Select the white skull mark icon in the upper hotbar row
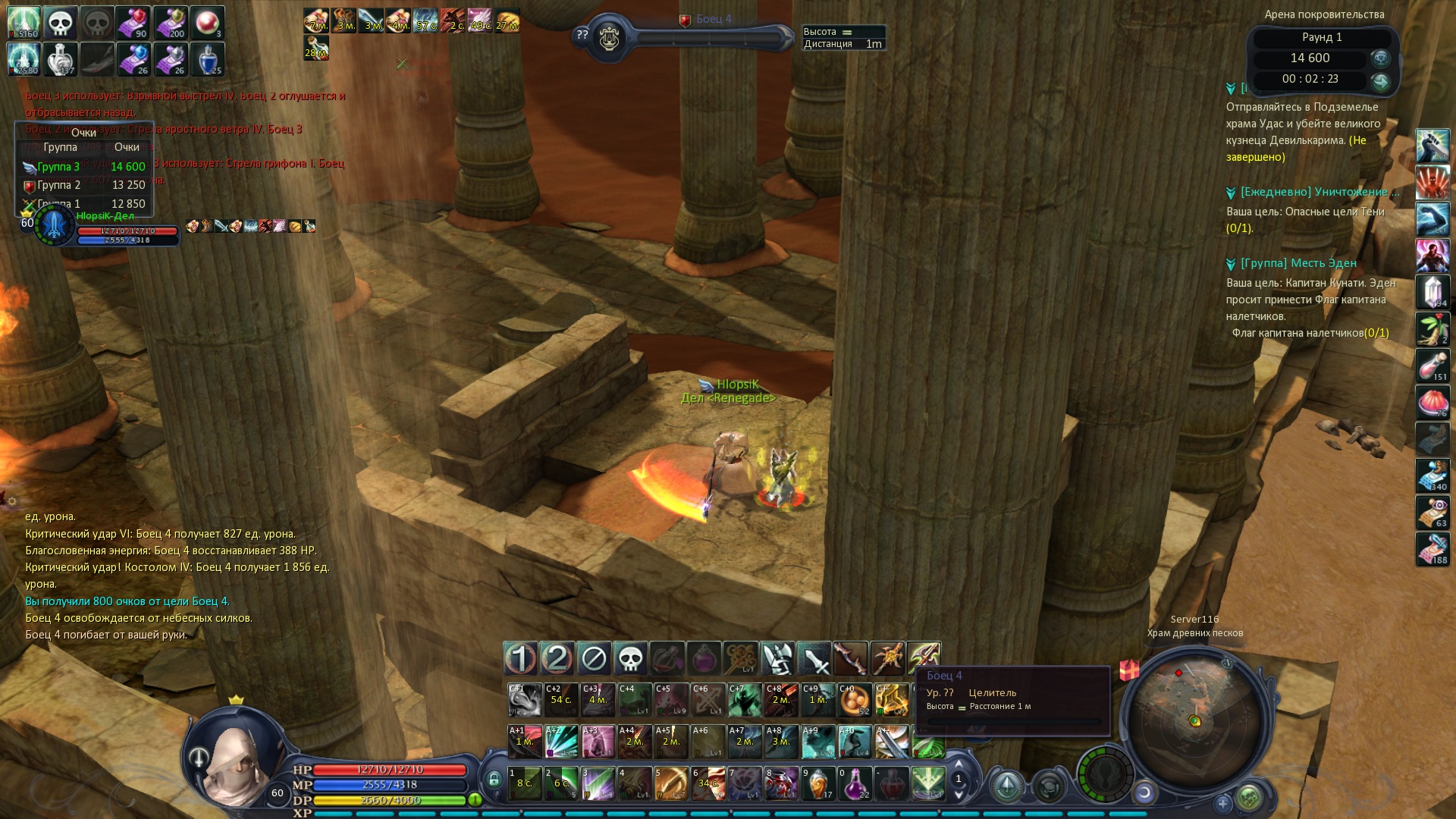 pos(629,658)
